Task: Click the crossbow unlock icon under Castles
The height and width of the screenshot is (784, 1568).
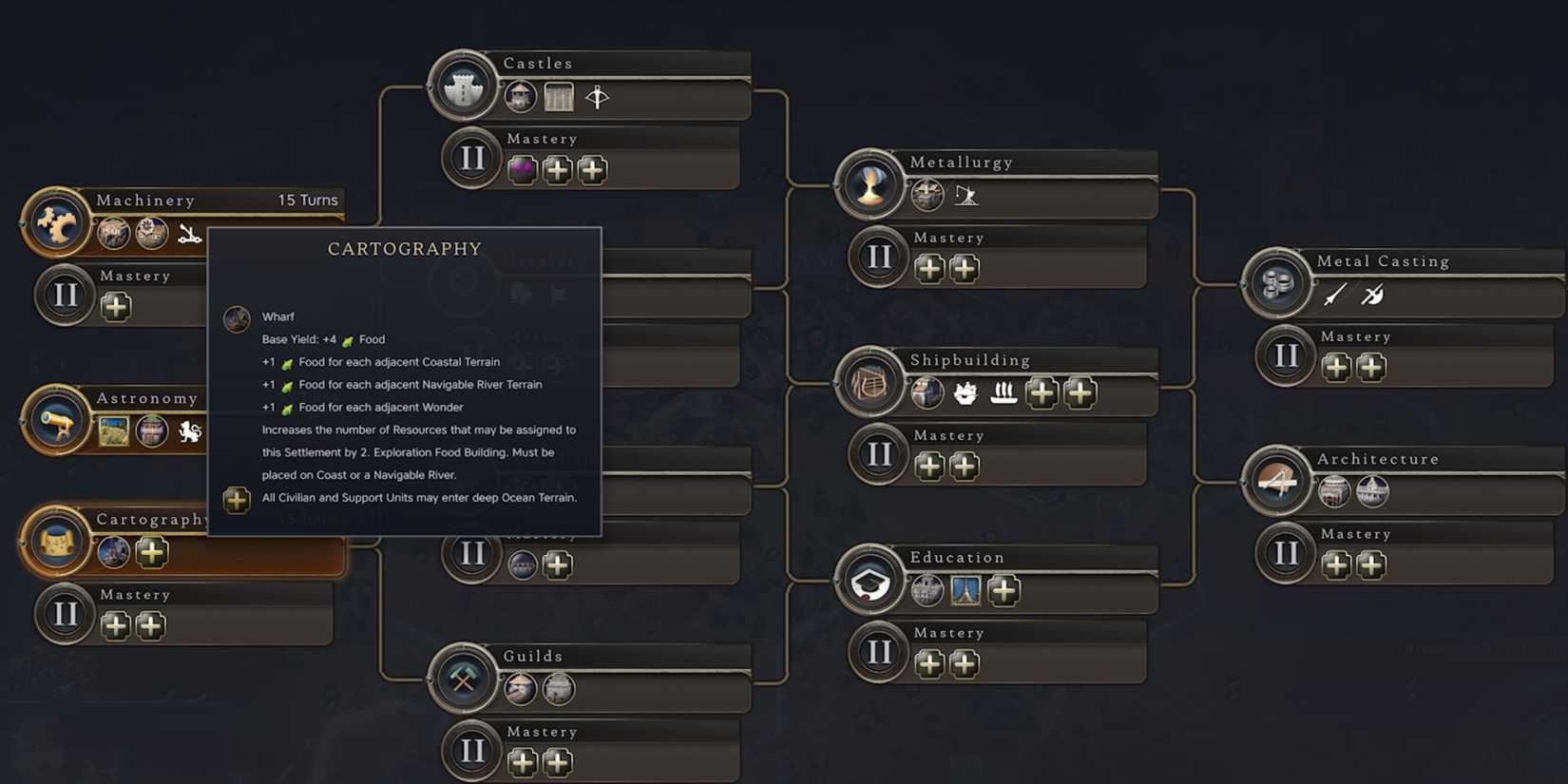Action: pyautogui.click(x=598, y=96)
